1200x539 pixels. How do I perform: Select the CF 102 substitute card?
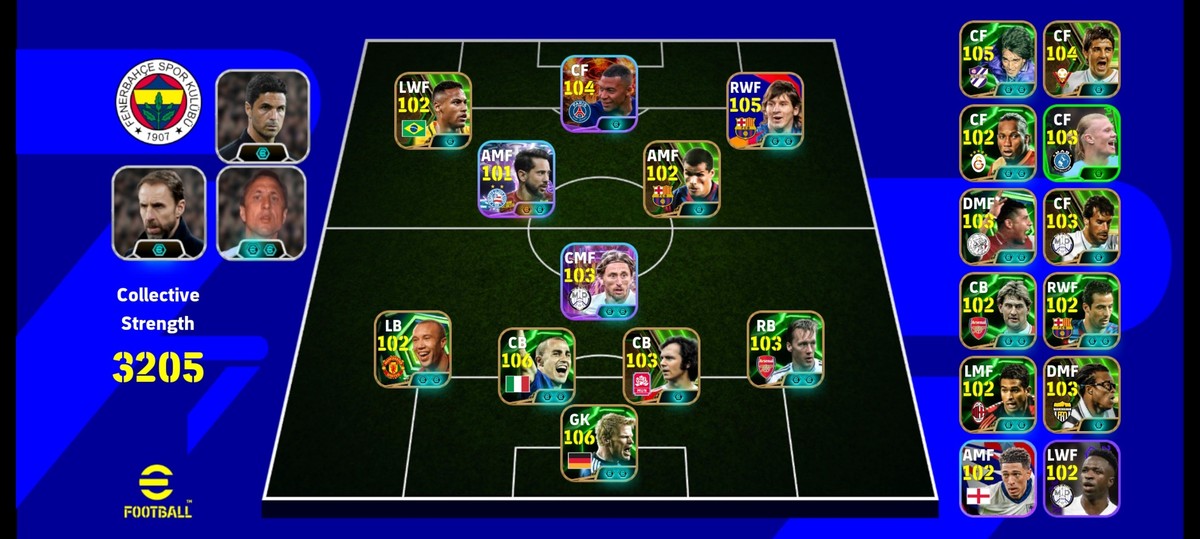(998, 144)
